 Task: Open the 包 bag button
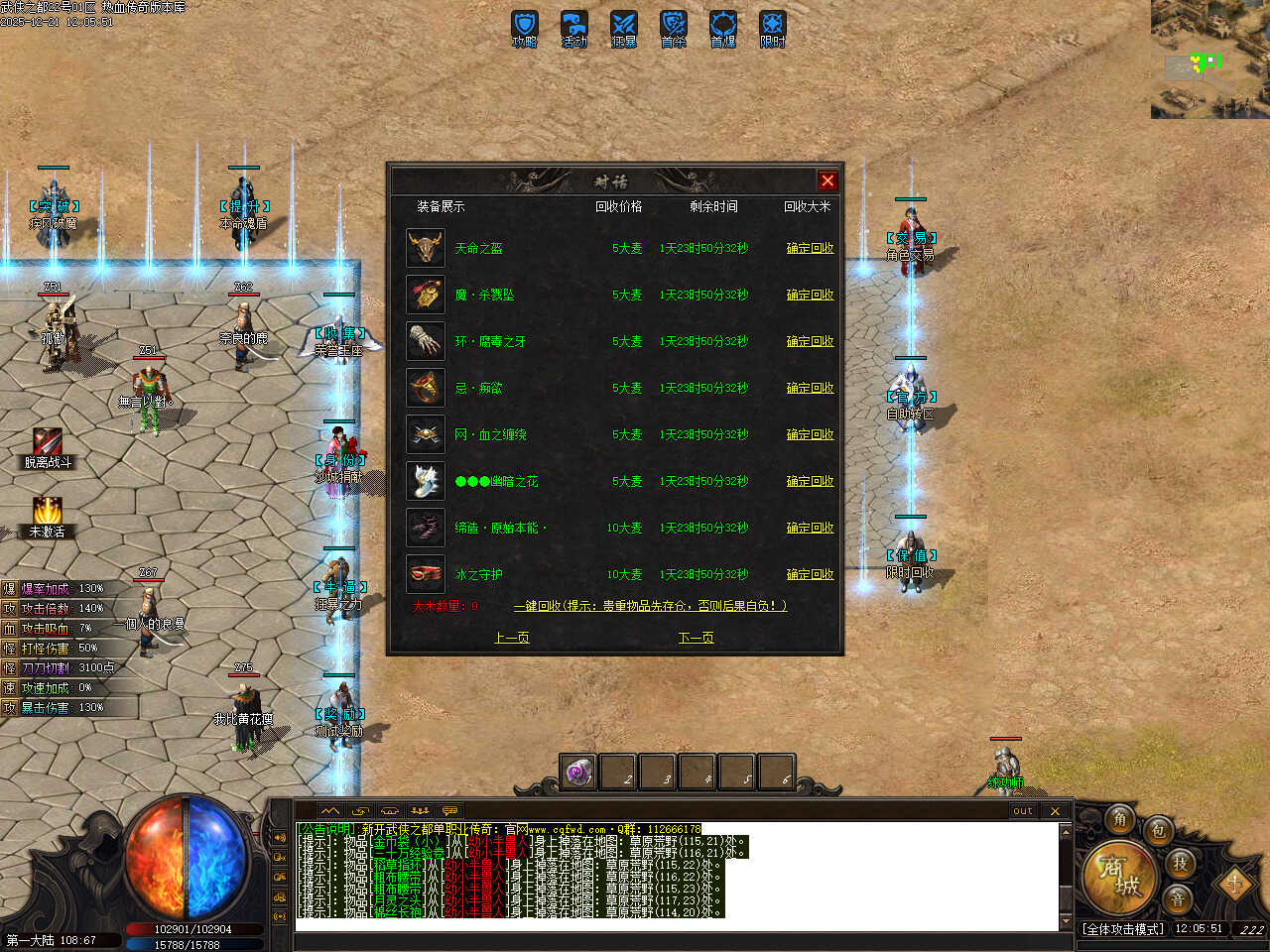1158,830
